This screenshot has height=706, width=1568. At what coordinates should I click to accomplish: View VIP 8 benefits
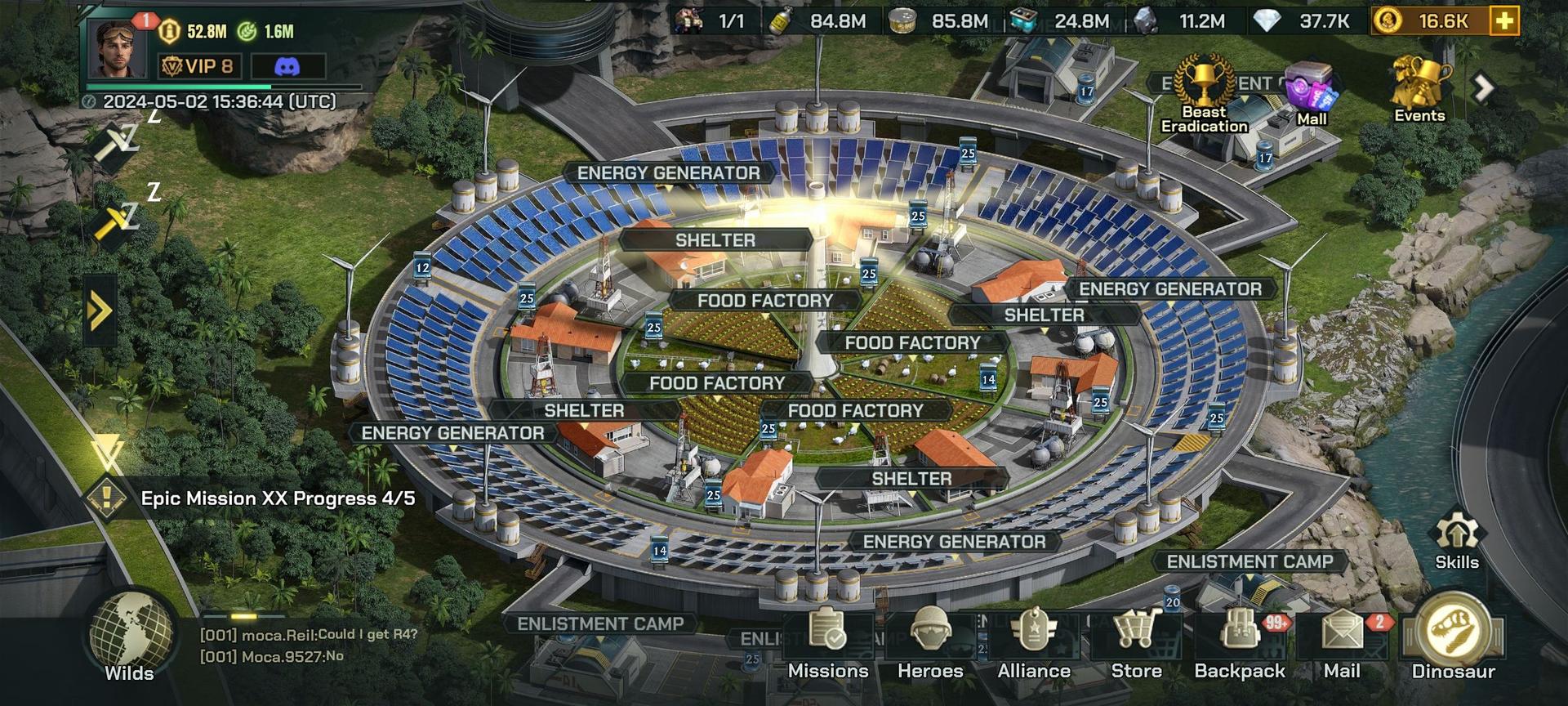click(198, 66)
